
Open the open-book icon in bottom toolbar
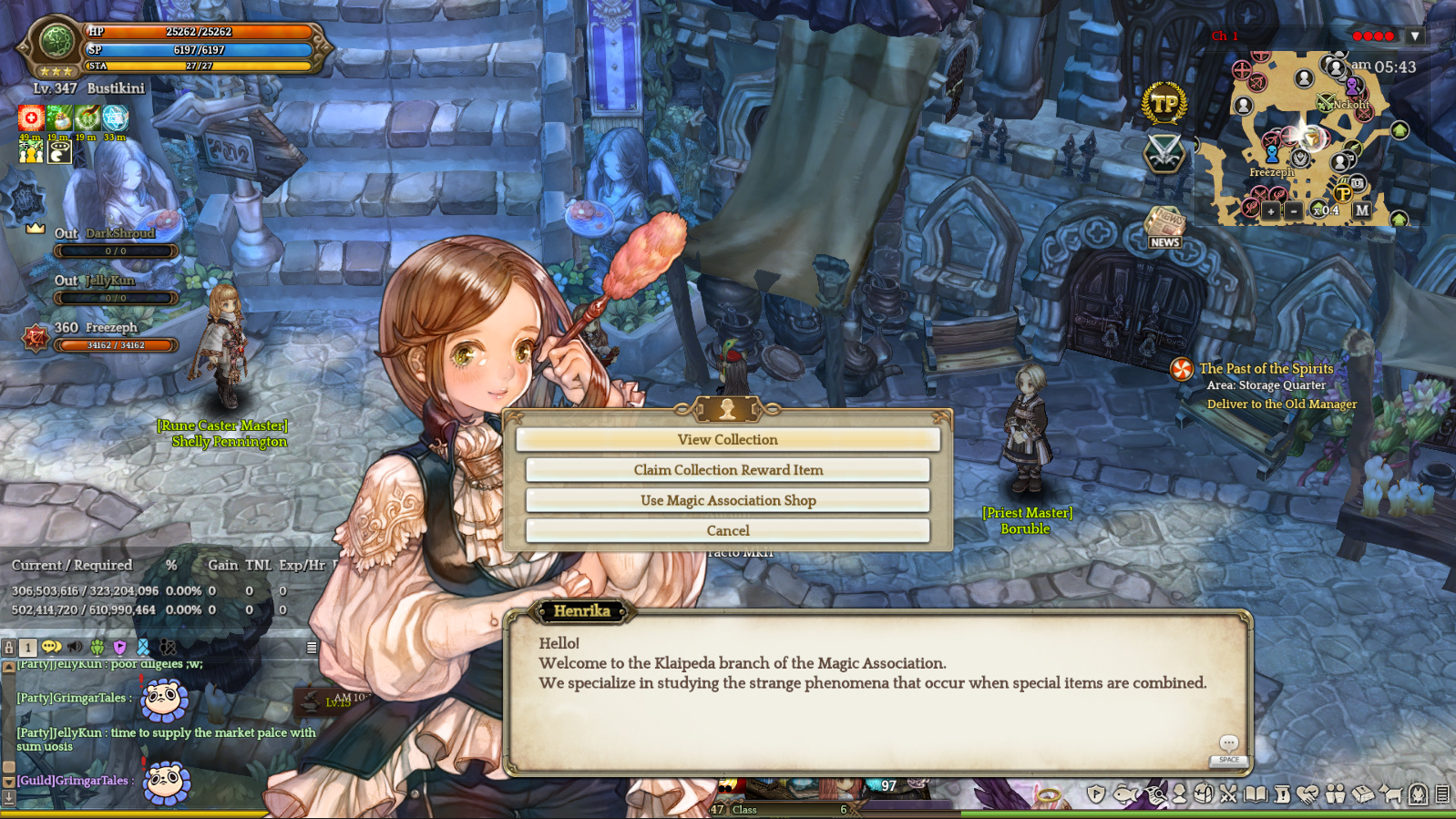pyautogui.click(x=1256, y=794)
